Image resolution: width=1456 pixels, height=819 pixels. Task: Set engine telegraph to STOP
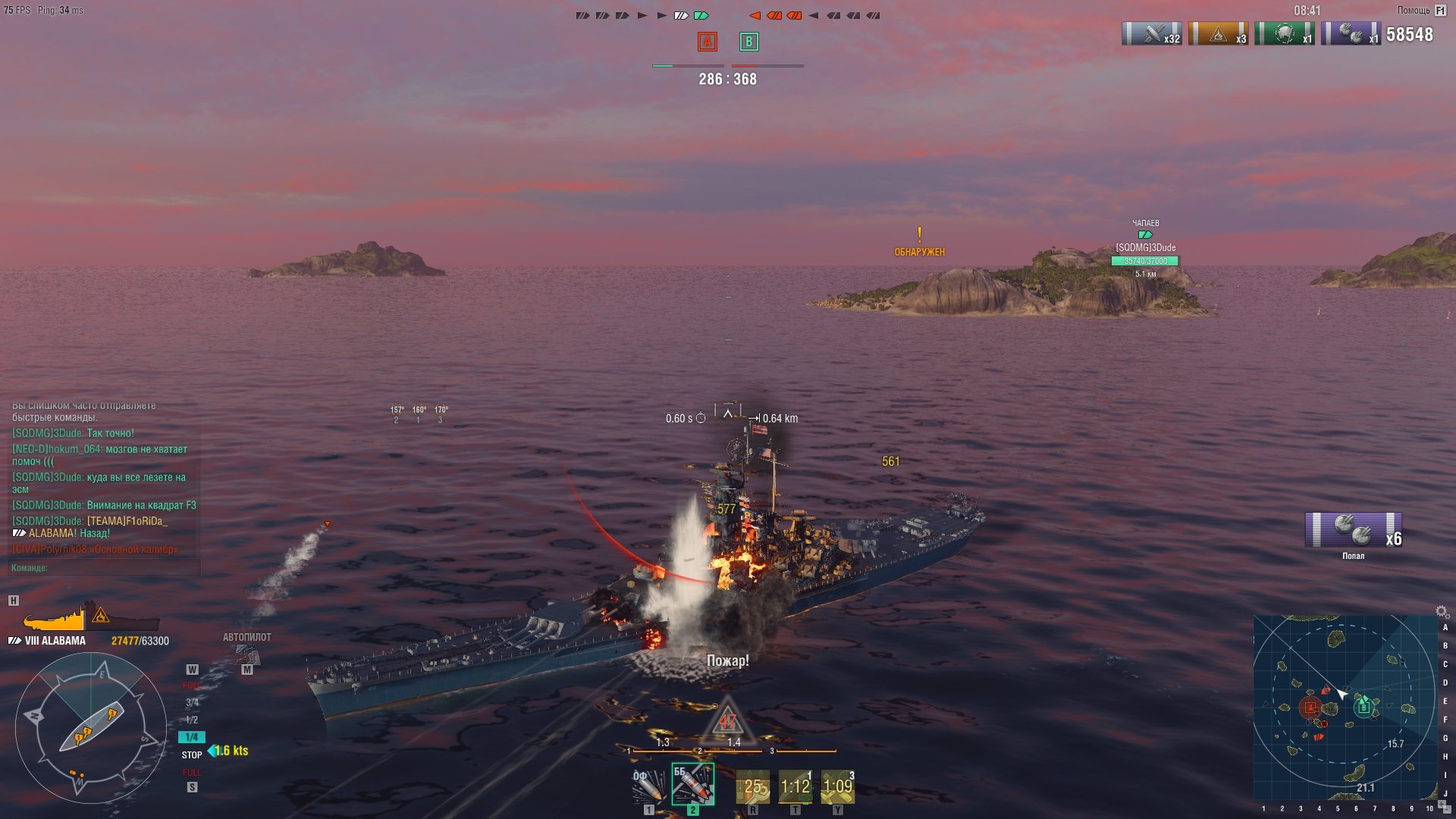(192, 755)
